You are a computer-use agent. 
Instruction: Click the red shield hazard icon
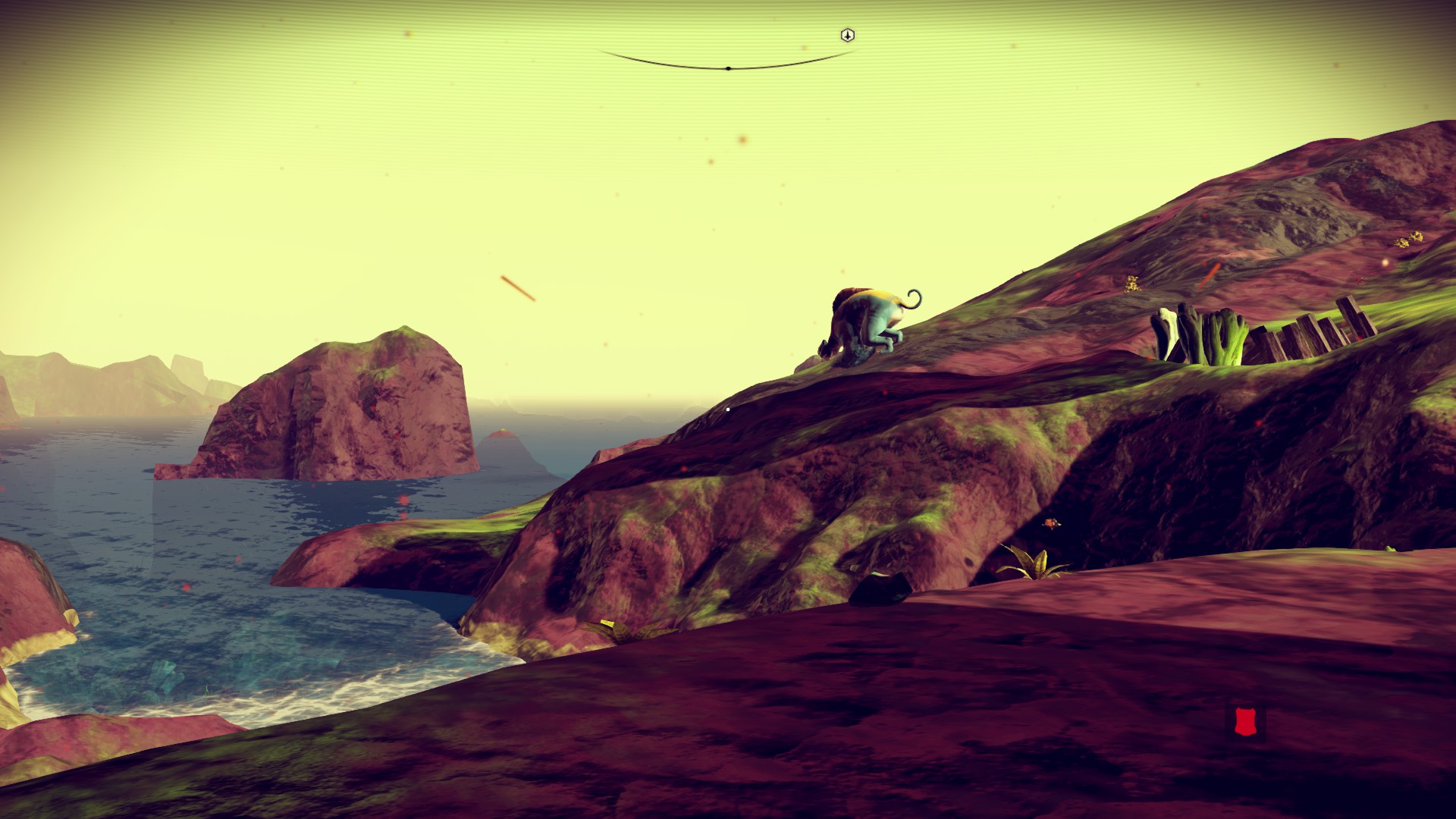tap(1244, 722)
